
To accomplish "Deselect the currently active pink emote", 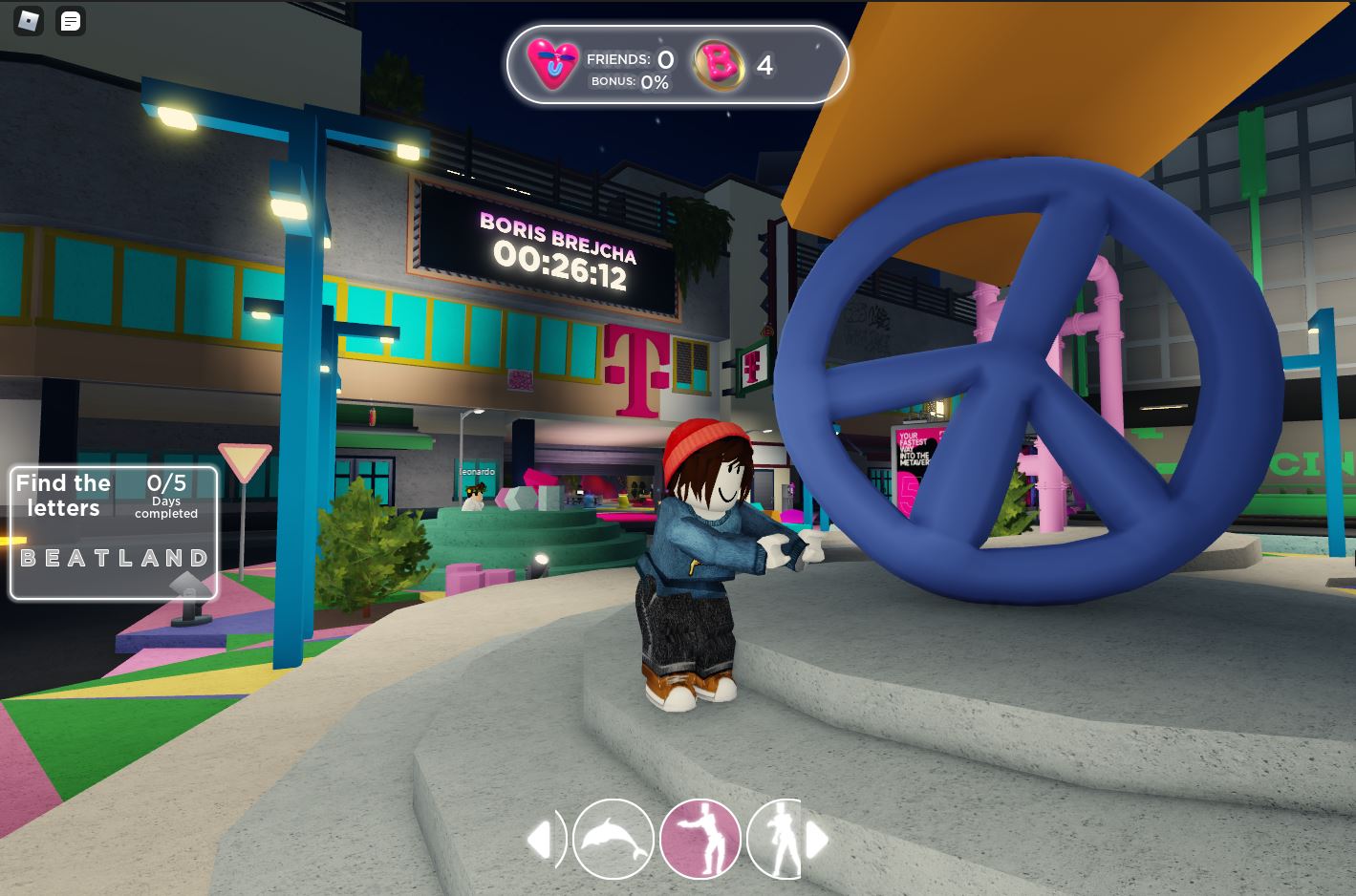I will (700, 839).
